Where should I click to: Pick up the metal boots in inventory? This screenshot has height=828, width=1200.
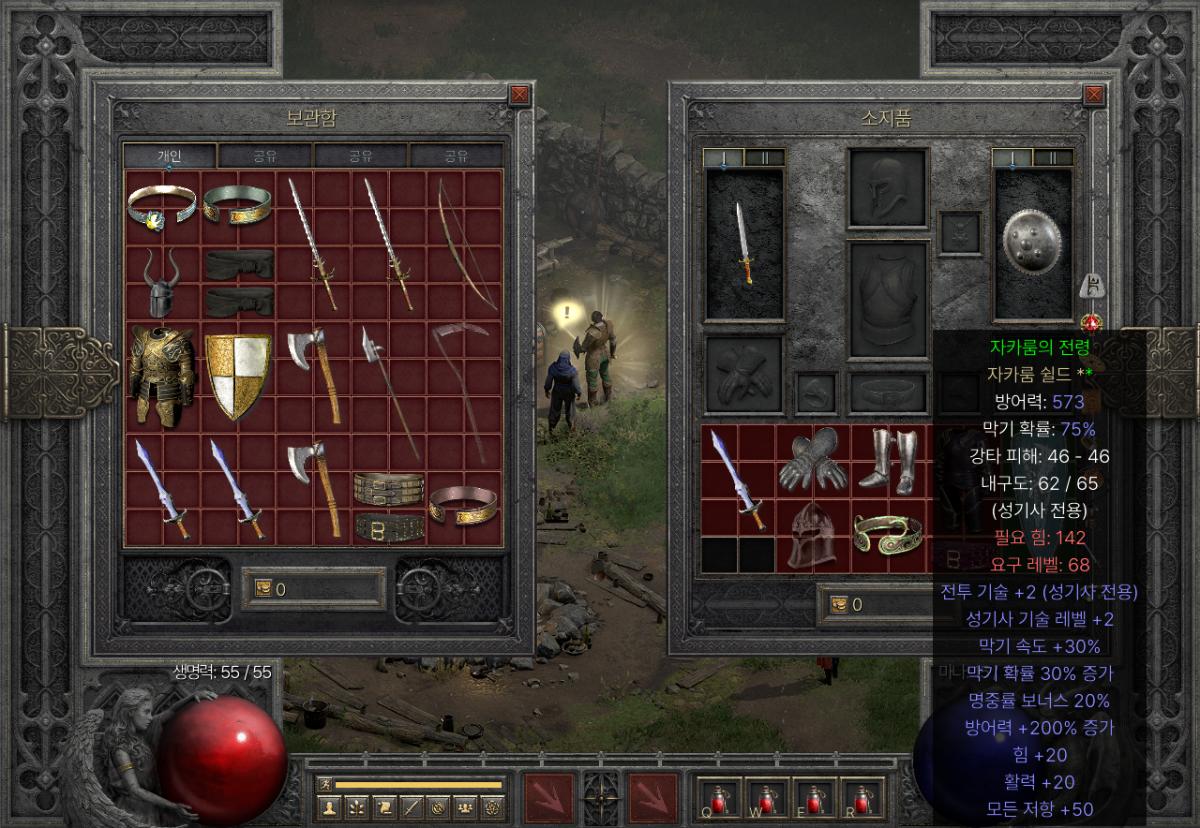888,460
